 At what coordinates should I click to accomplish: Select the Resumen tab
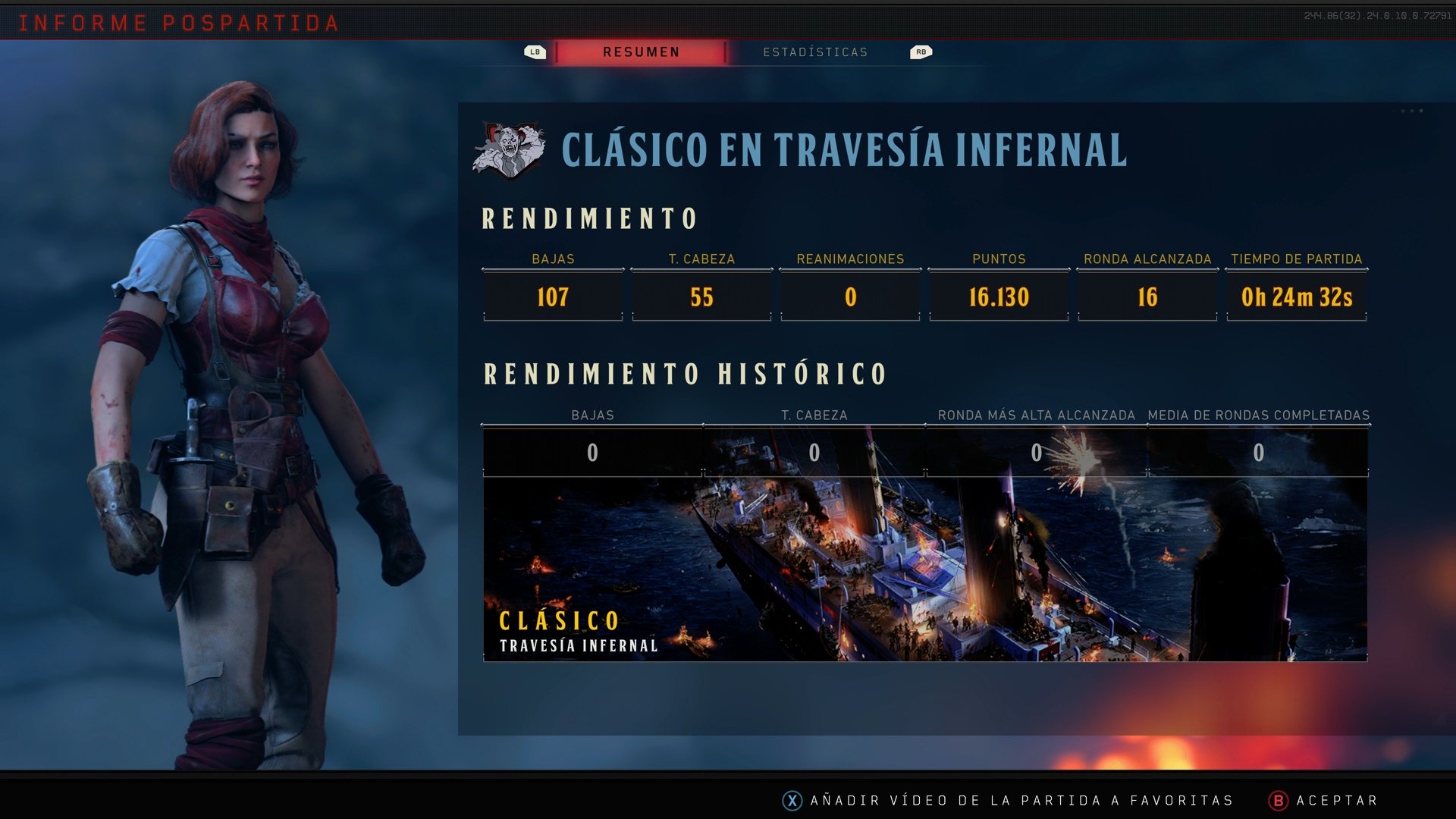point(641,52)
